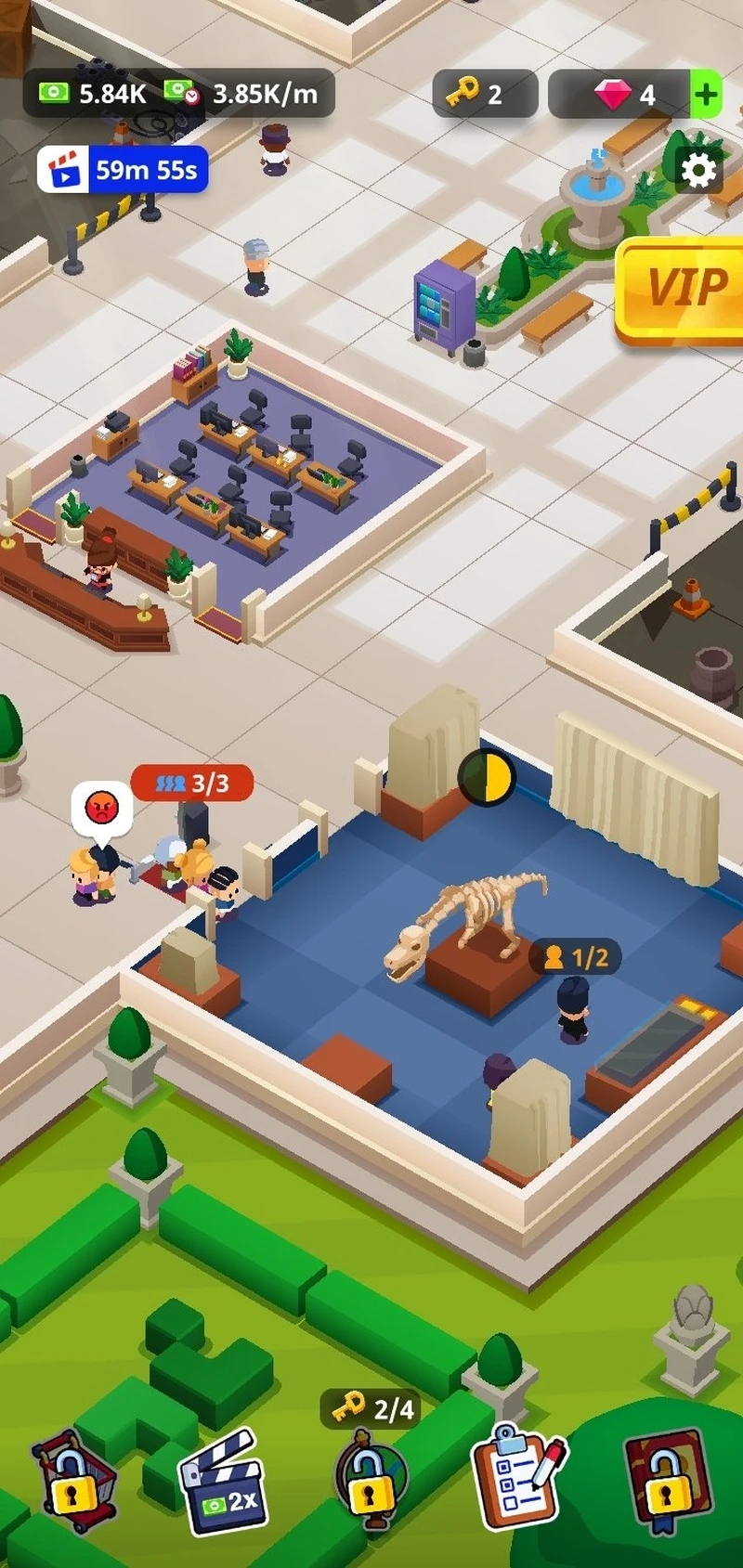The height and width of the screenshot is (1568, 743).
Task: Open the settings gear menu
Action: [698, 170]
